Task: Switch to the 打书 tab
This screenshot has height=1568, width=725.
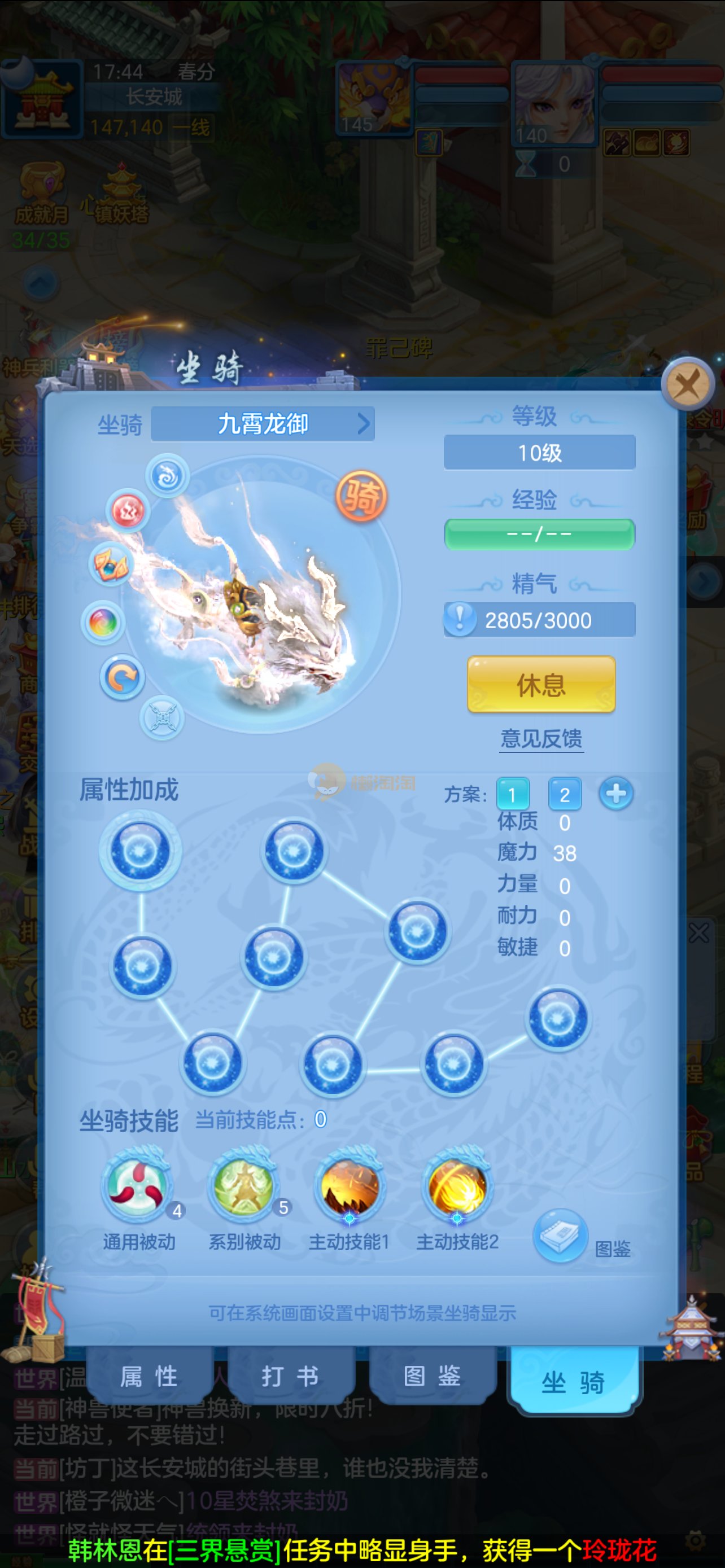Action: pos(290,1376)
